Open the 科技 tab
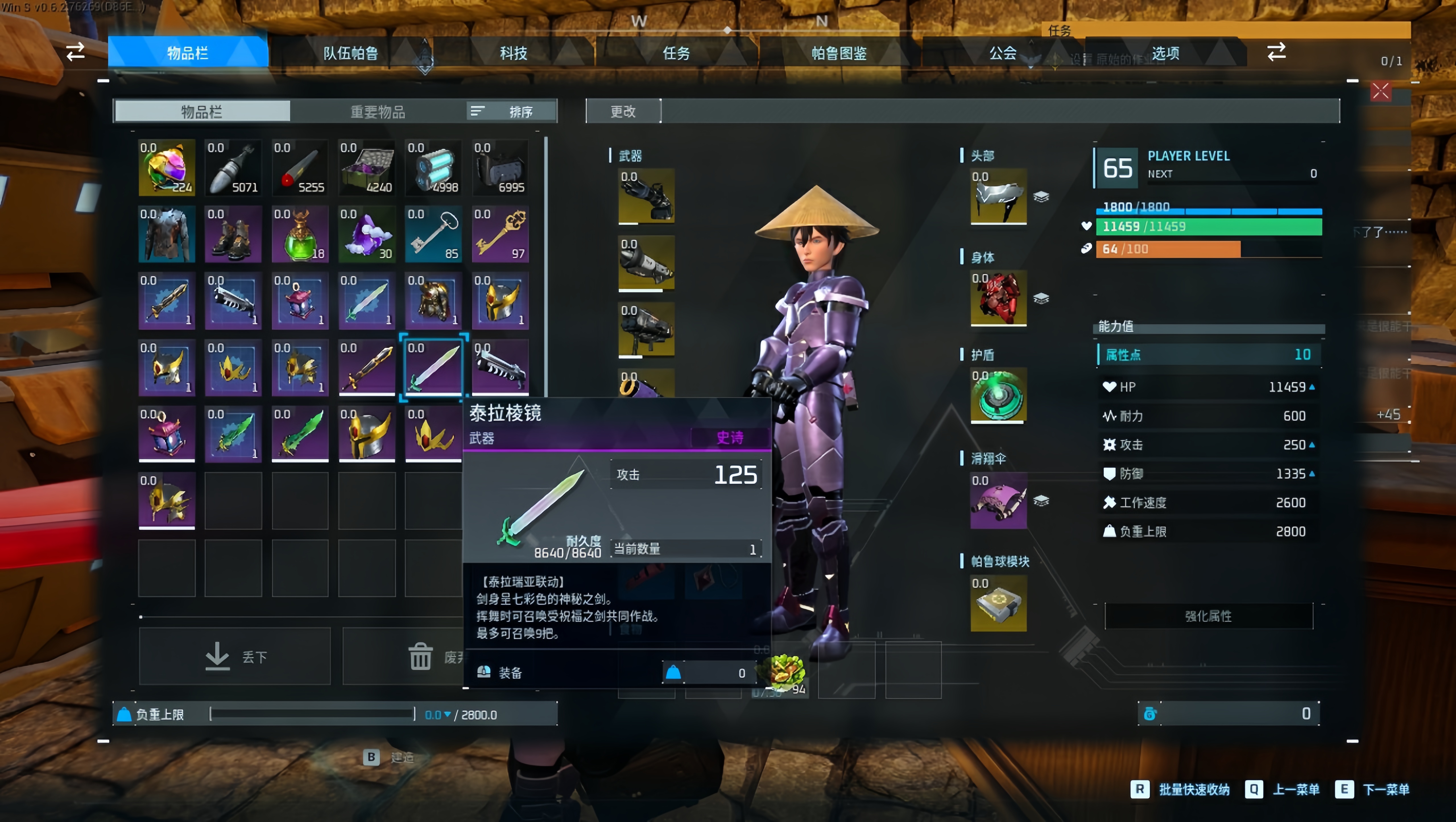Viewport: 1456px width, 822px height. (x=513, y=53)
